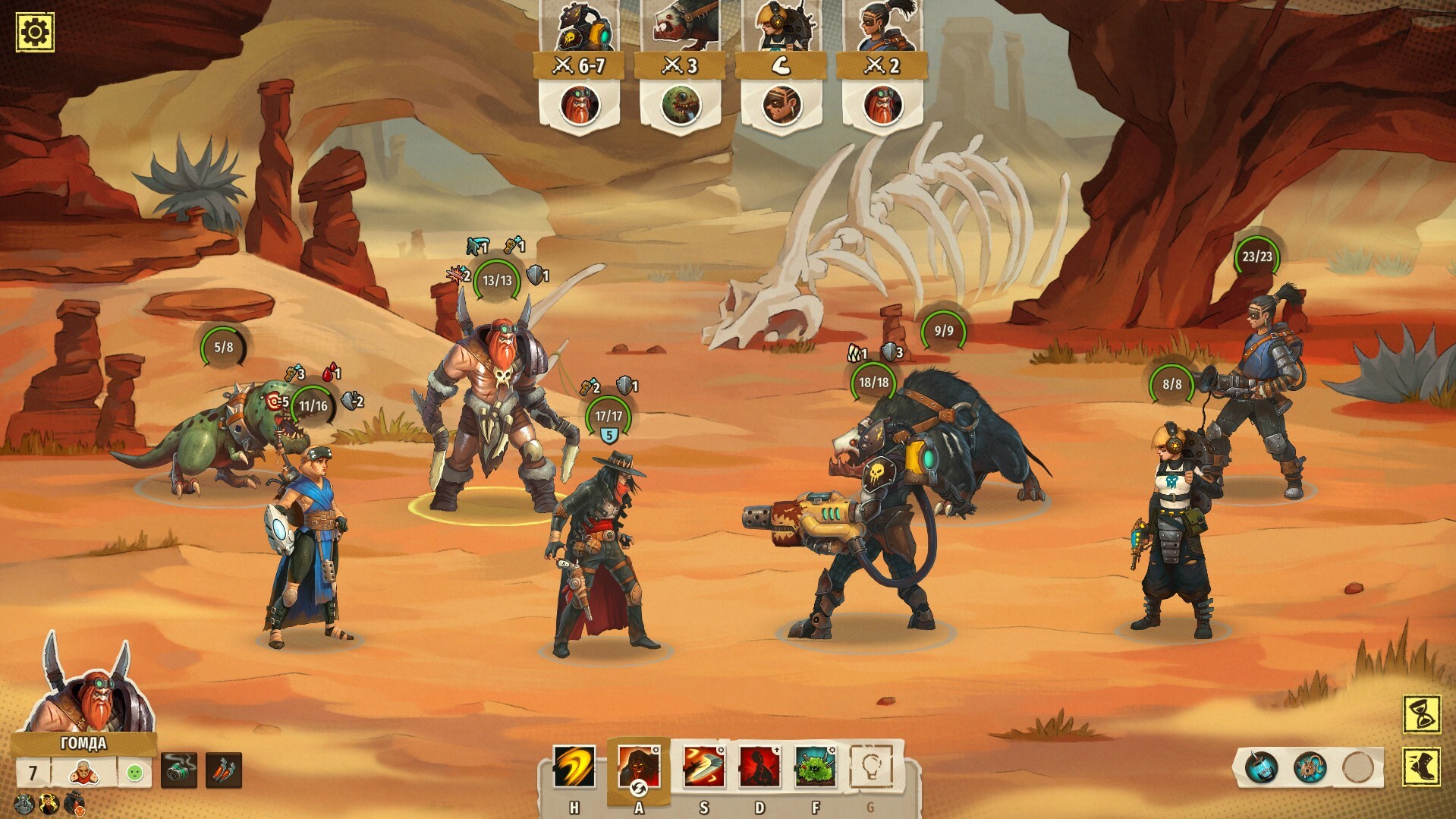1456x819 pixels.
Task: Click the green smiley mood indicator
Action: pos(135,773)
